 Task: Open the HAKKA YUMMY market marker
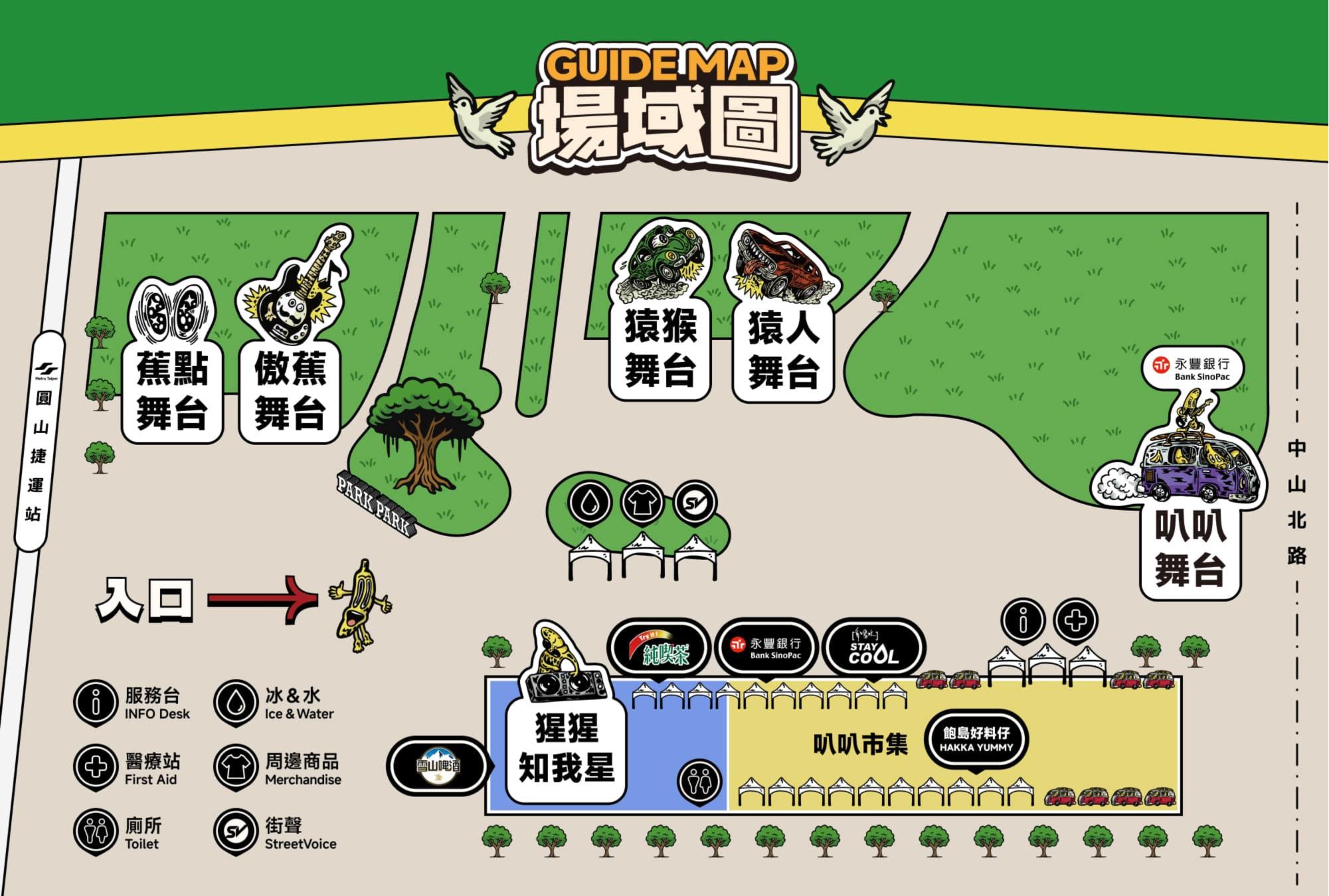[x=976, y=739]
